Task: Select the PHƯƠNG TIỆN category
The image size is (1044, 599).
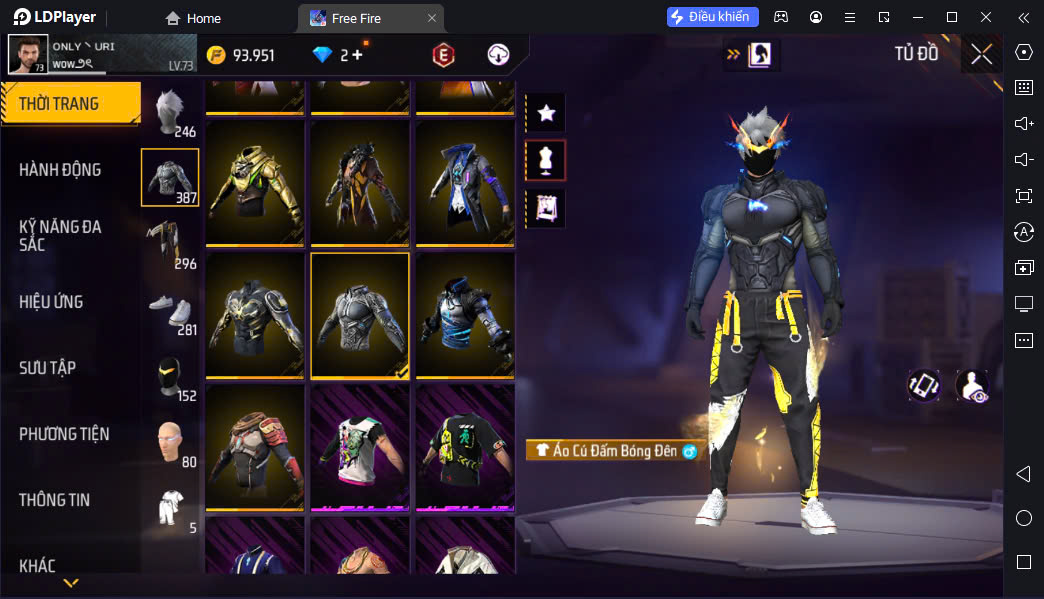Action: click(64, 434)
